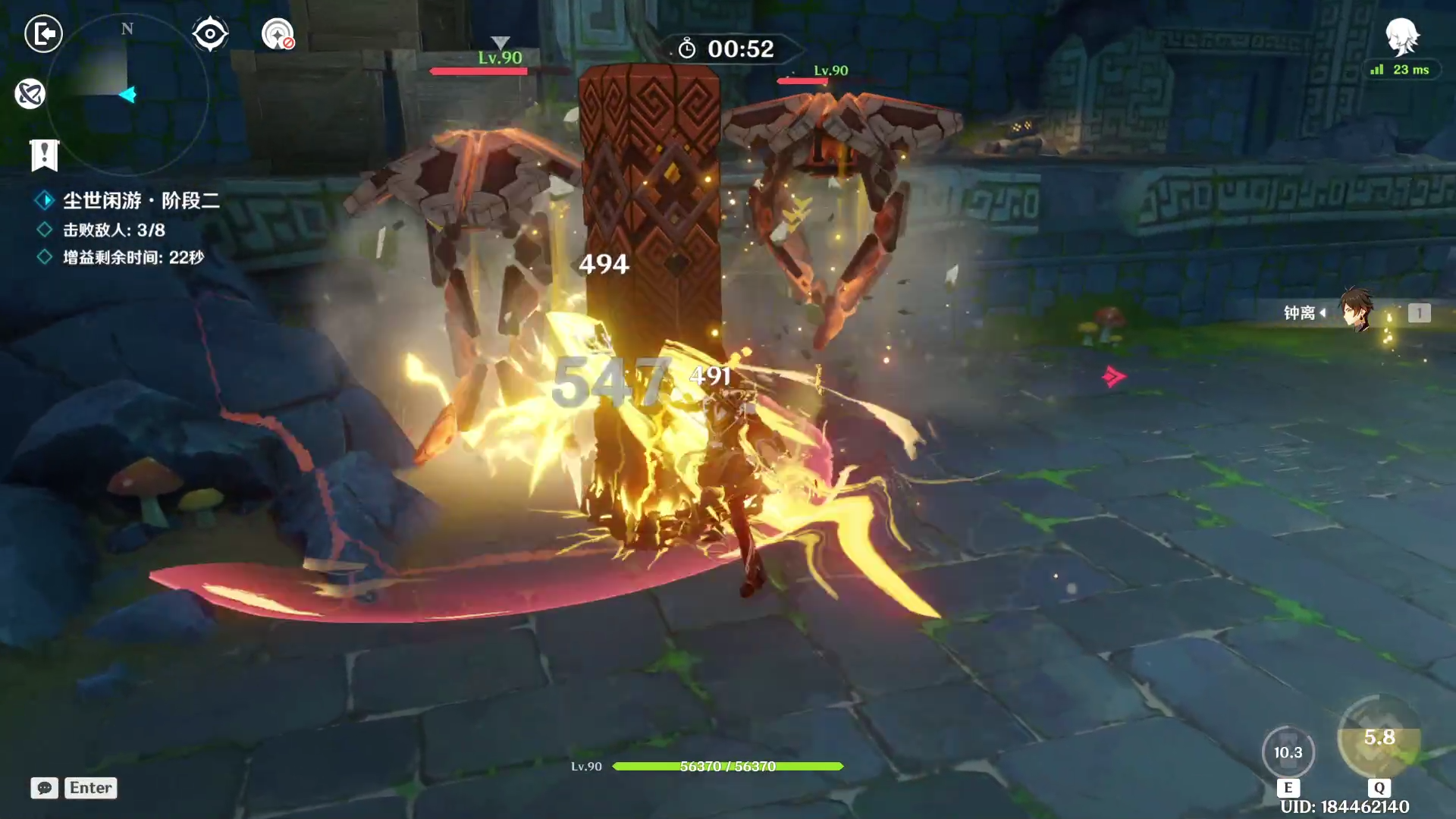Click the exit domain door icon
Screen dimensions: 1456x819
tap(43, 33)
